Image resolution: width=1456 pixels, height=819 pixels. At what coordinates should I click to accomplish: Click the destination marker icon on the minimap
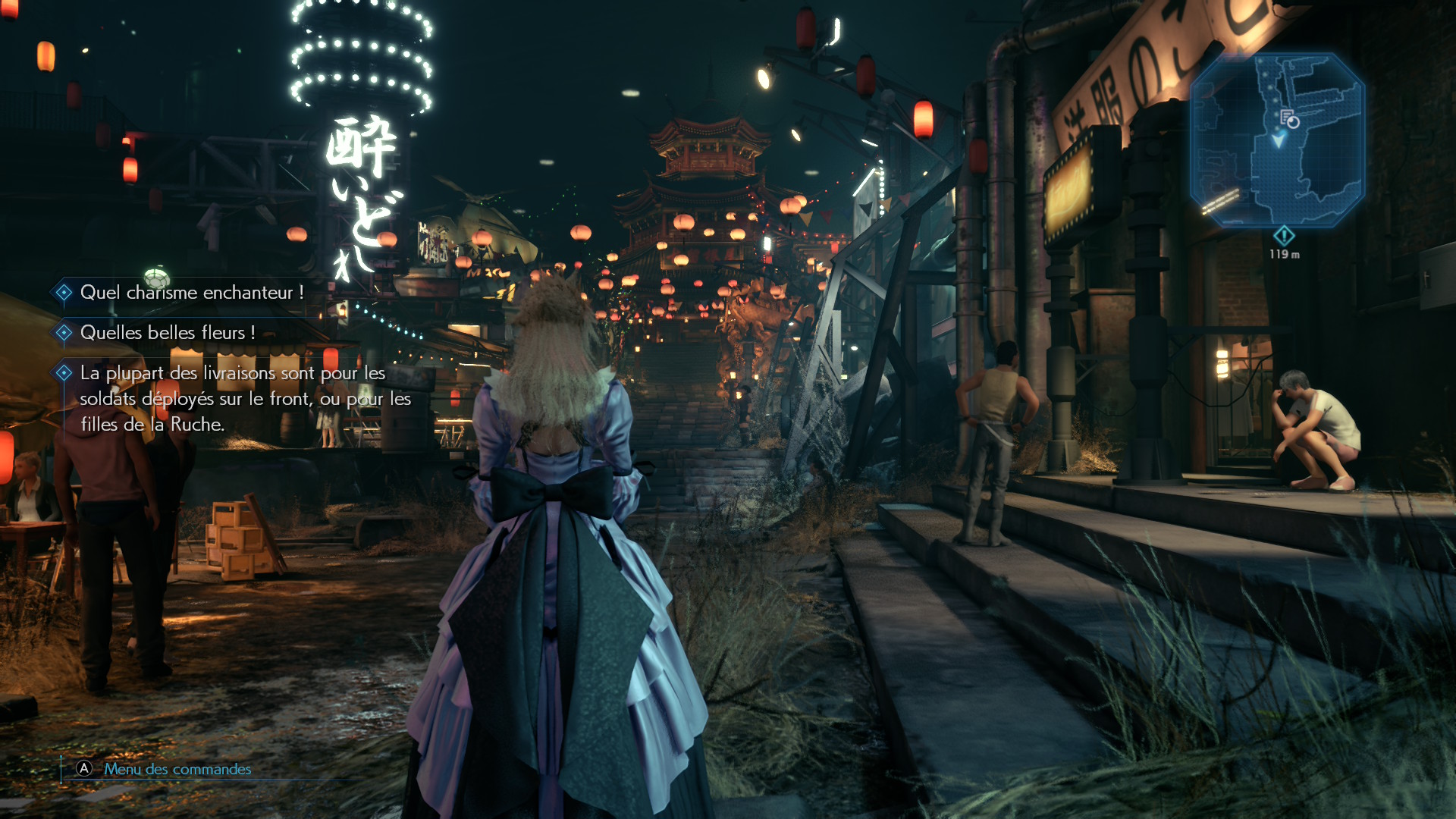pos(1289,119)
